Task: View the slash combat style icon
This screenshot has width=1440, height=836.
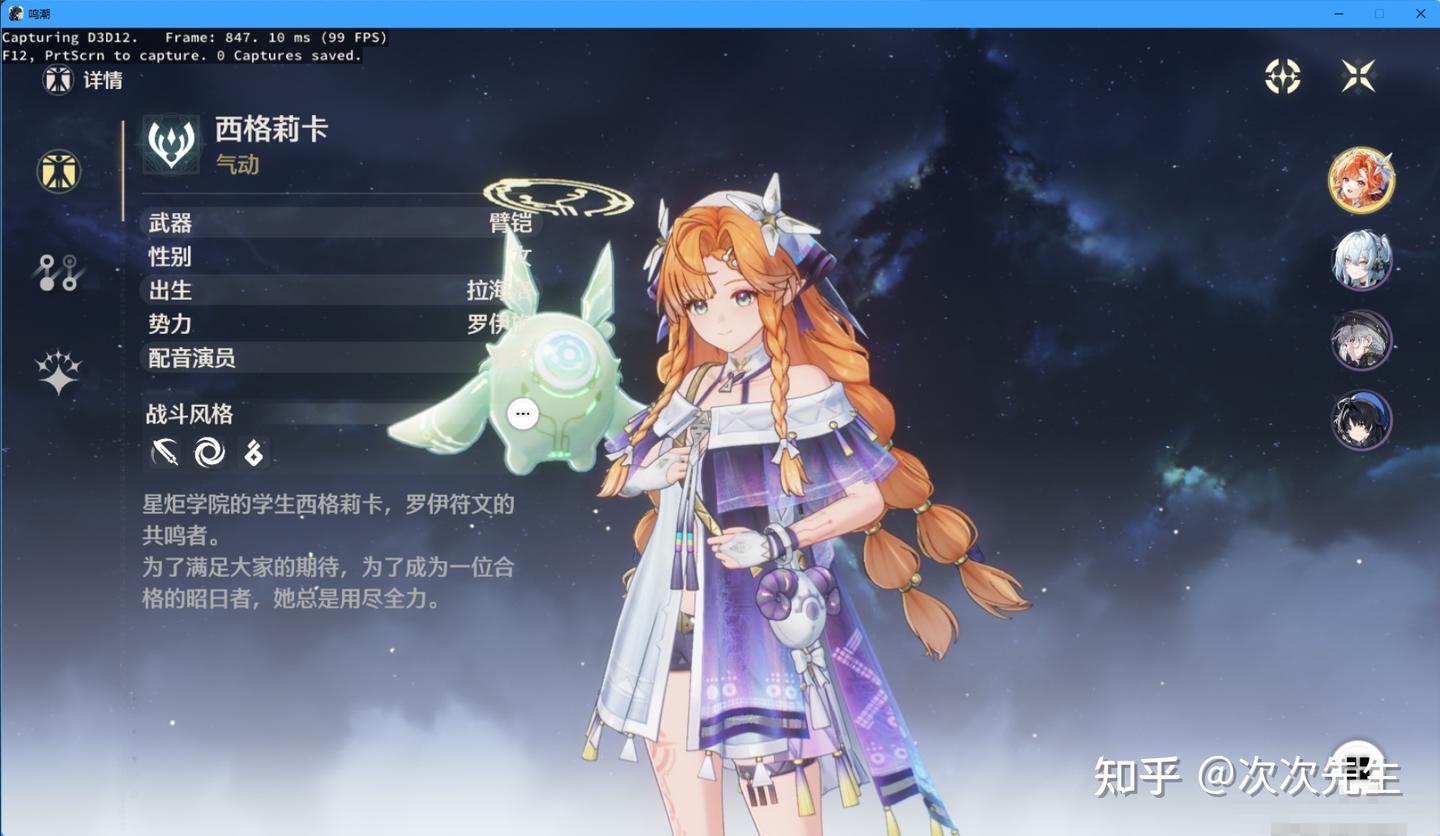Action: (x=165, y=453)
